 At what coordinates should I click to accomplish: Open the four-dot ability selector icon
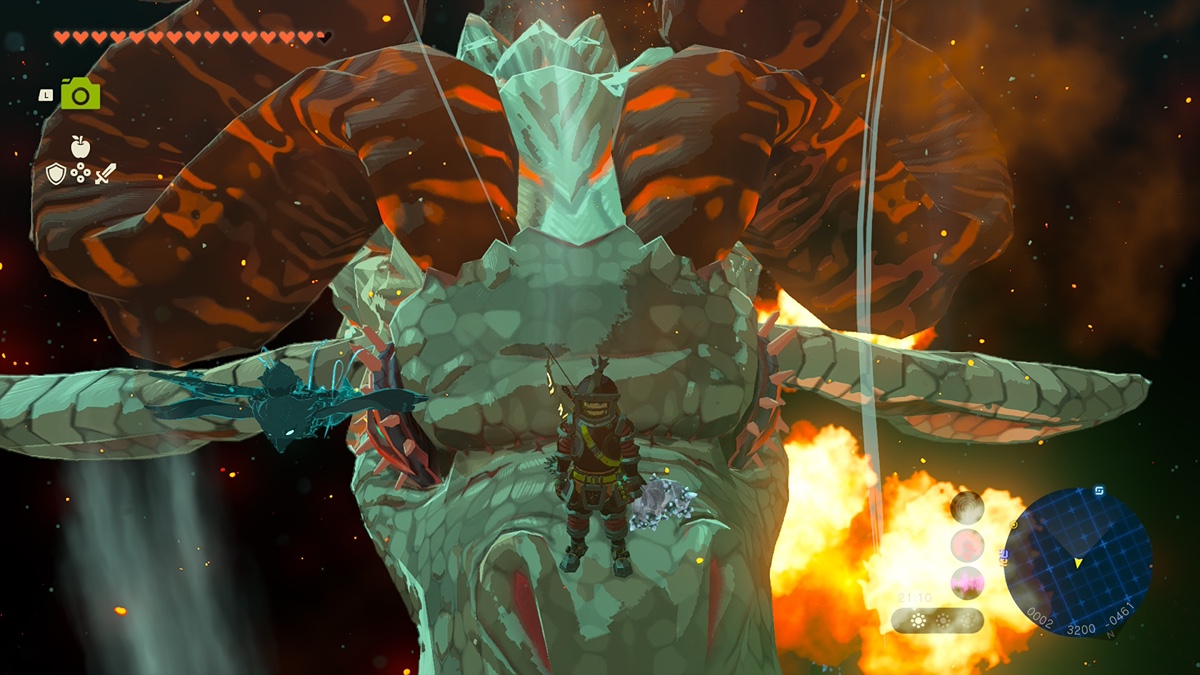pyautogui.click(x=80, y=174)
